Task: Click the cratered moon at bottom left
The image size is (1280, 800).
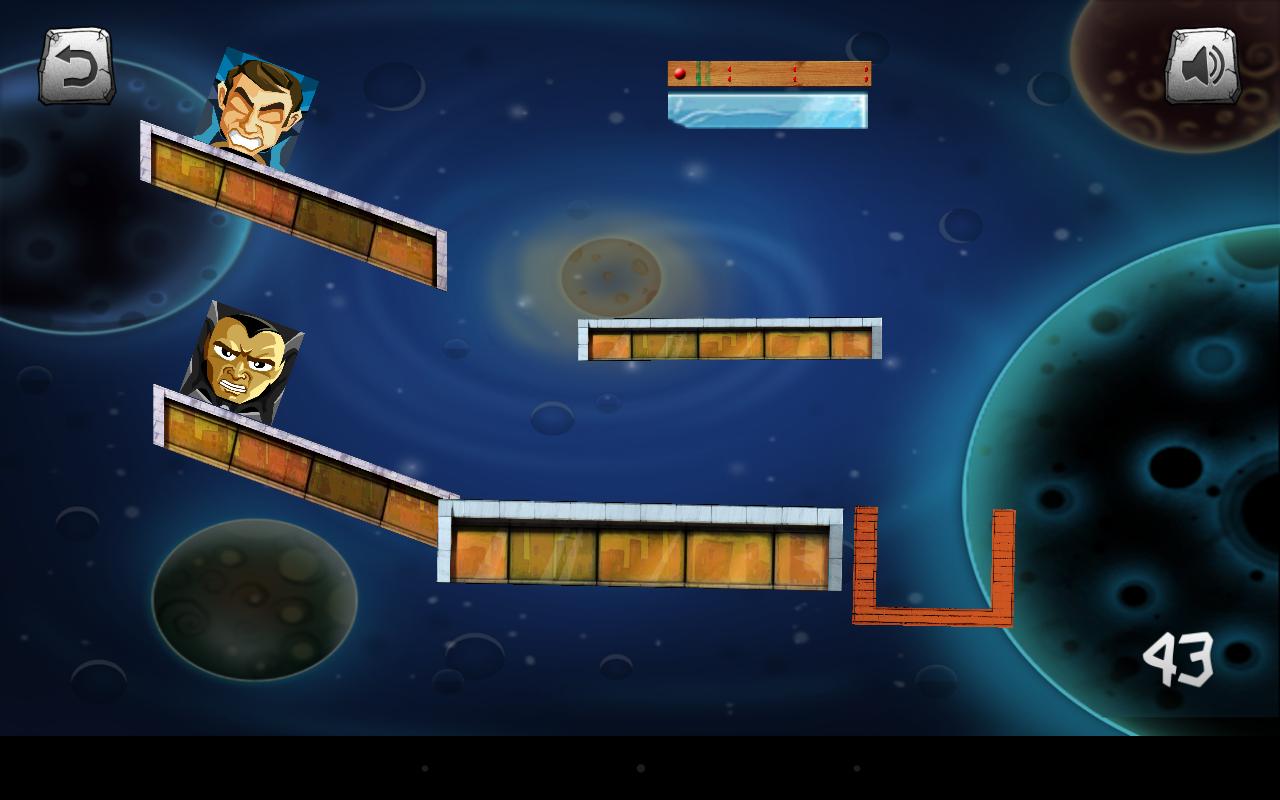Action: click(255, 600)
